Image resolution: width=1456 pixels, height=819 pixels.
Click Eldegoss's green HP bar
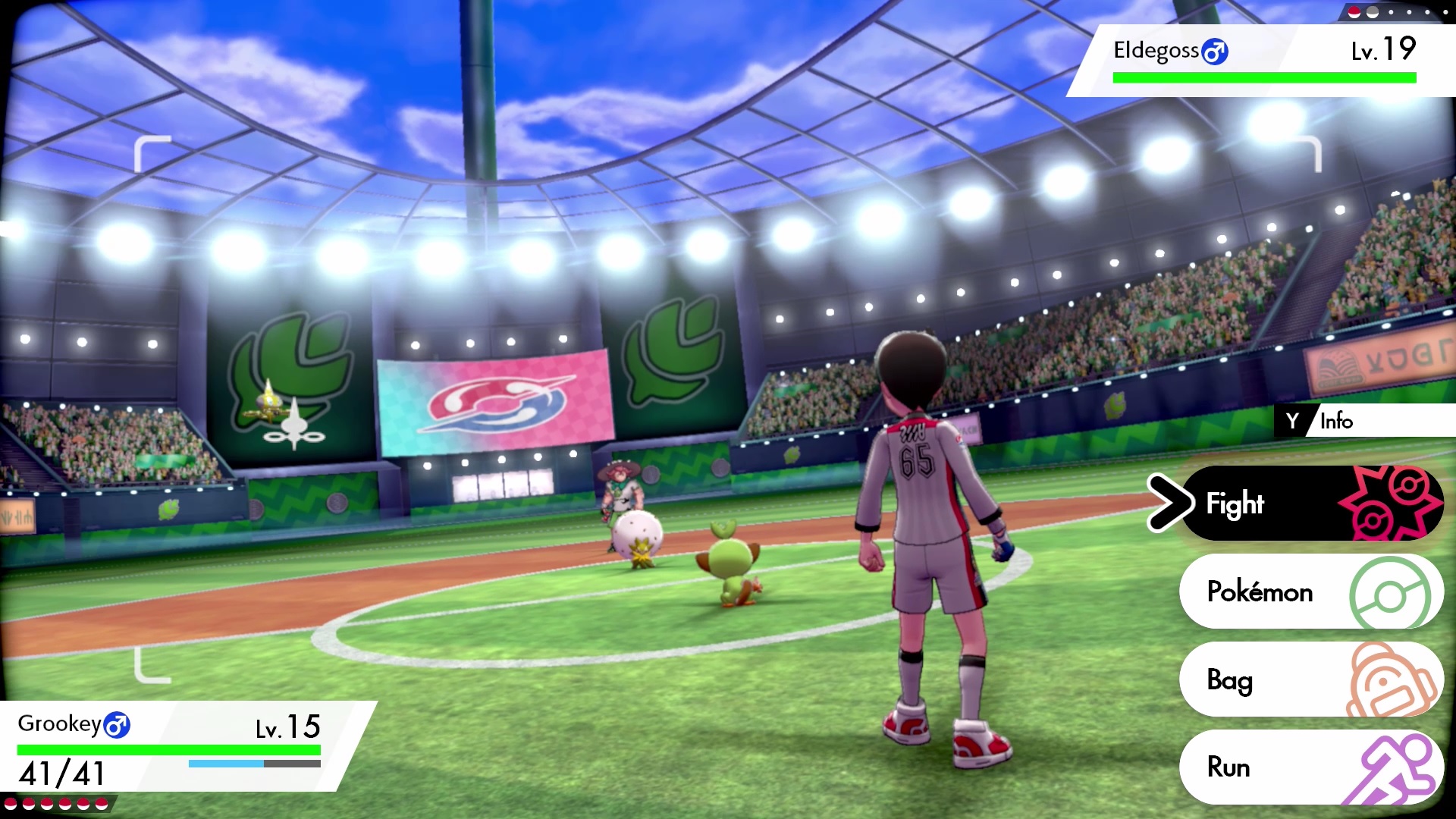[x=1263, y=77]
